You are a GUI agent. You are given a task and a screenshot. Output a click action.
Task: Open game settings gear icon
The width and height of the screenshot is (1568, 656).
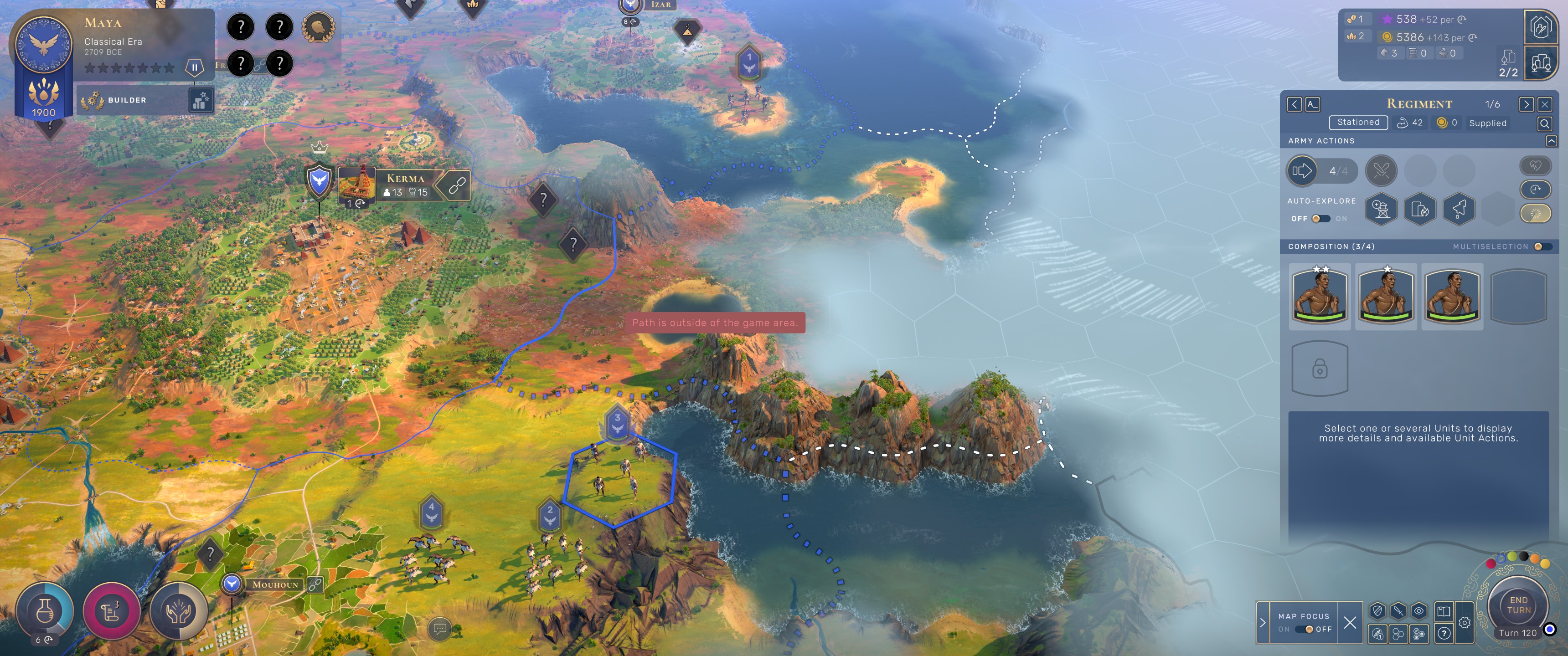[x=1465, y=623]
